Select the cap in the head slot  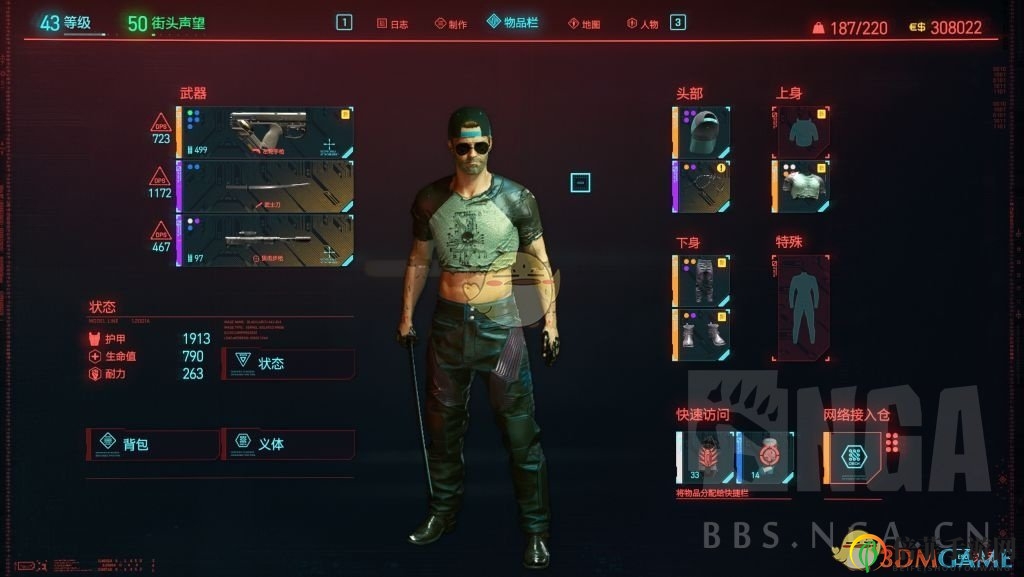click(x=703, y=133)
